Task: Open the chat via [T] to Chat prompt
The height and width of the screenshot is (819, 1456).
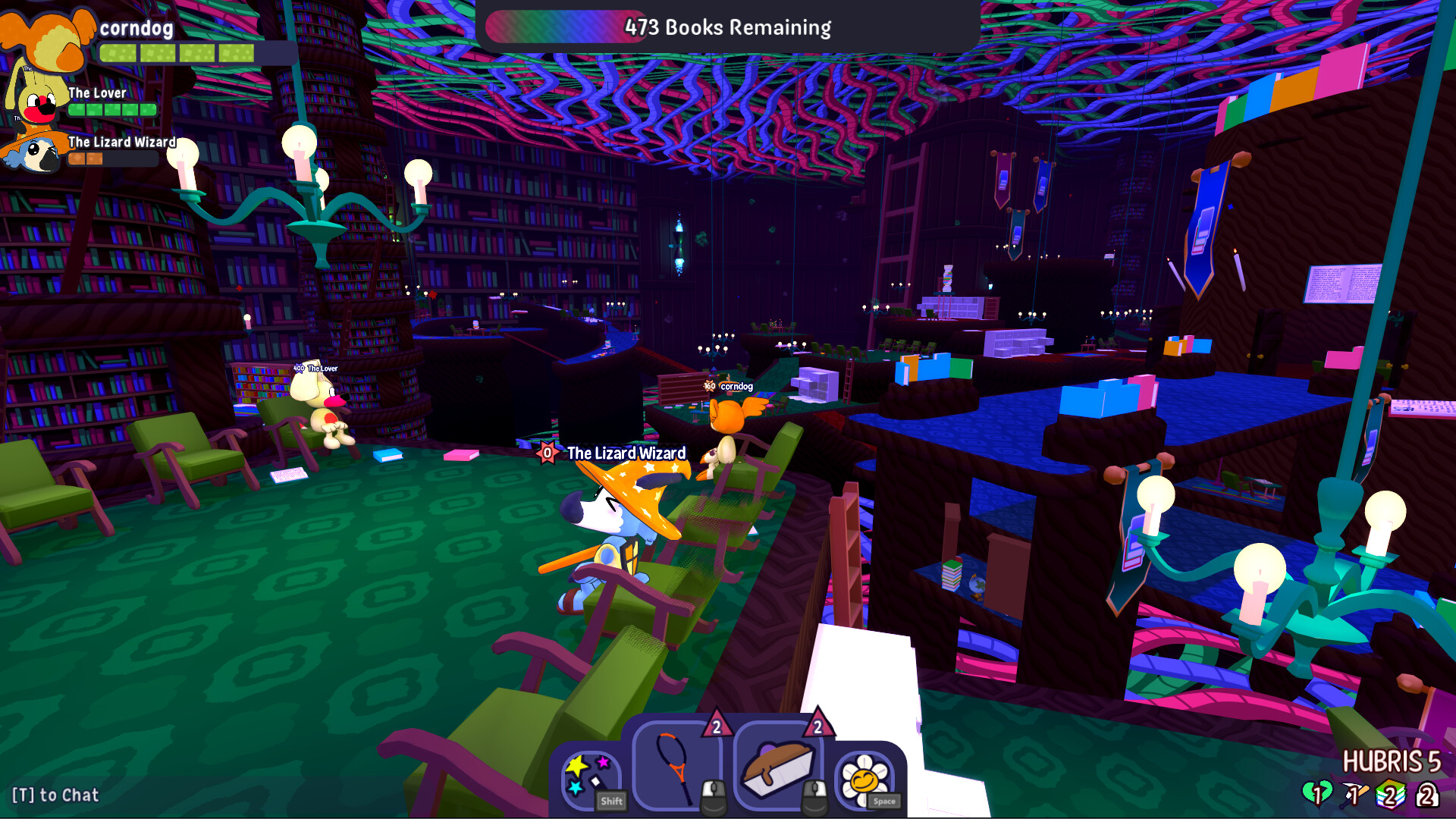Action: tap(55, 795)
